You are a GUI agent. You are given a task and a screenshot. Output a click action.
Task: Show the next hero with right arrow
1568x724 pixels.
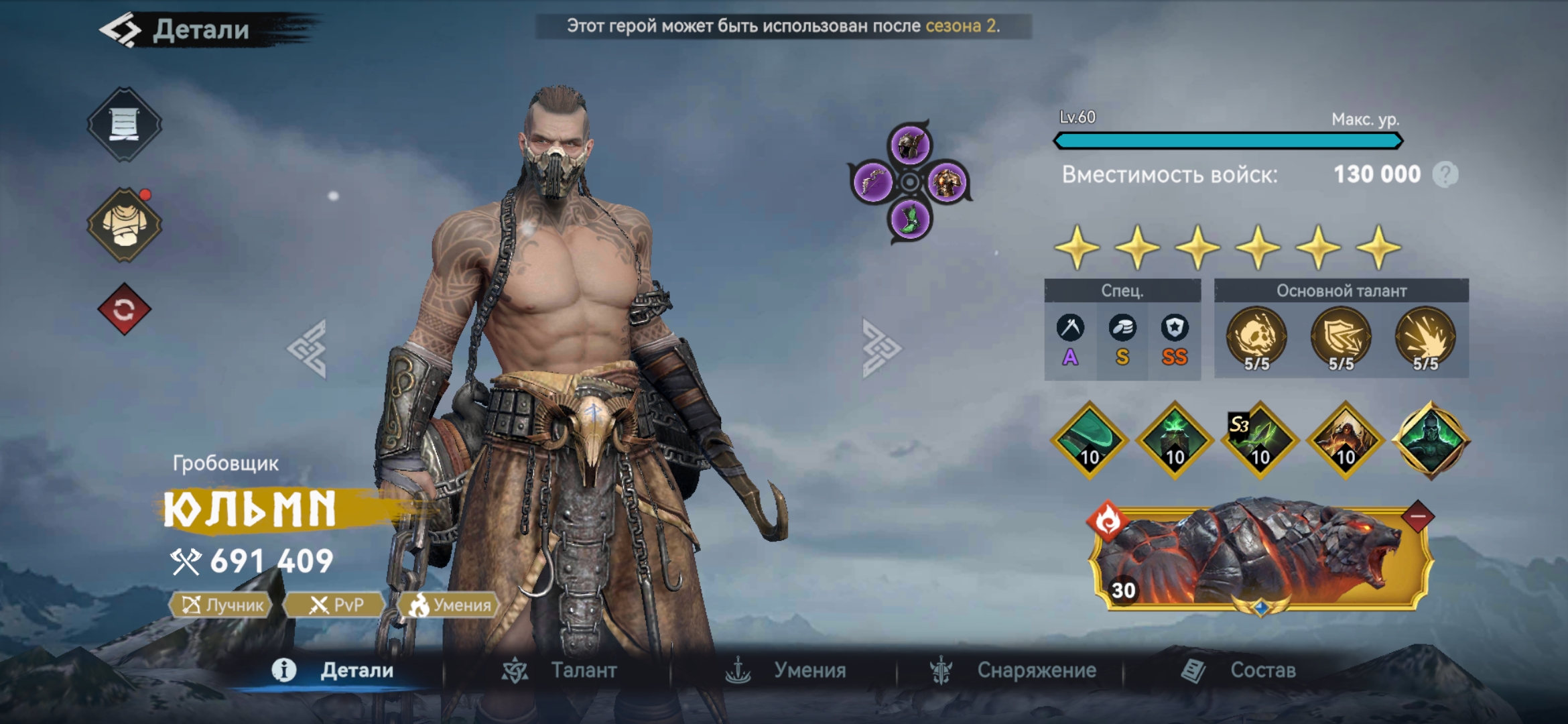(880, 349)
